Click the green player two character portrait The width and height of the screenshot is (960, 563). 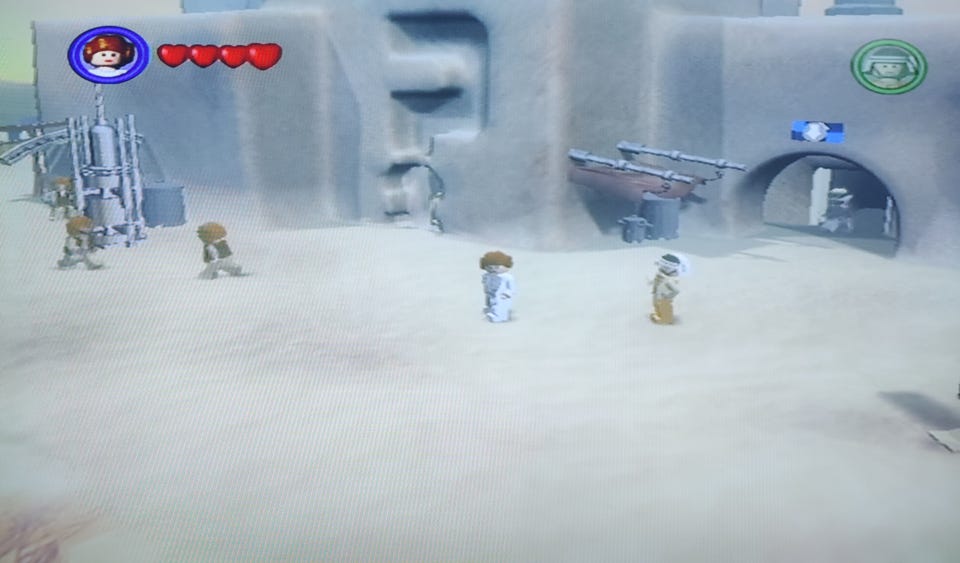pos(888,66)
